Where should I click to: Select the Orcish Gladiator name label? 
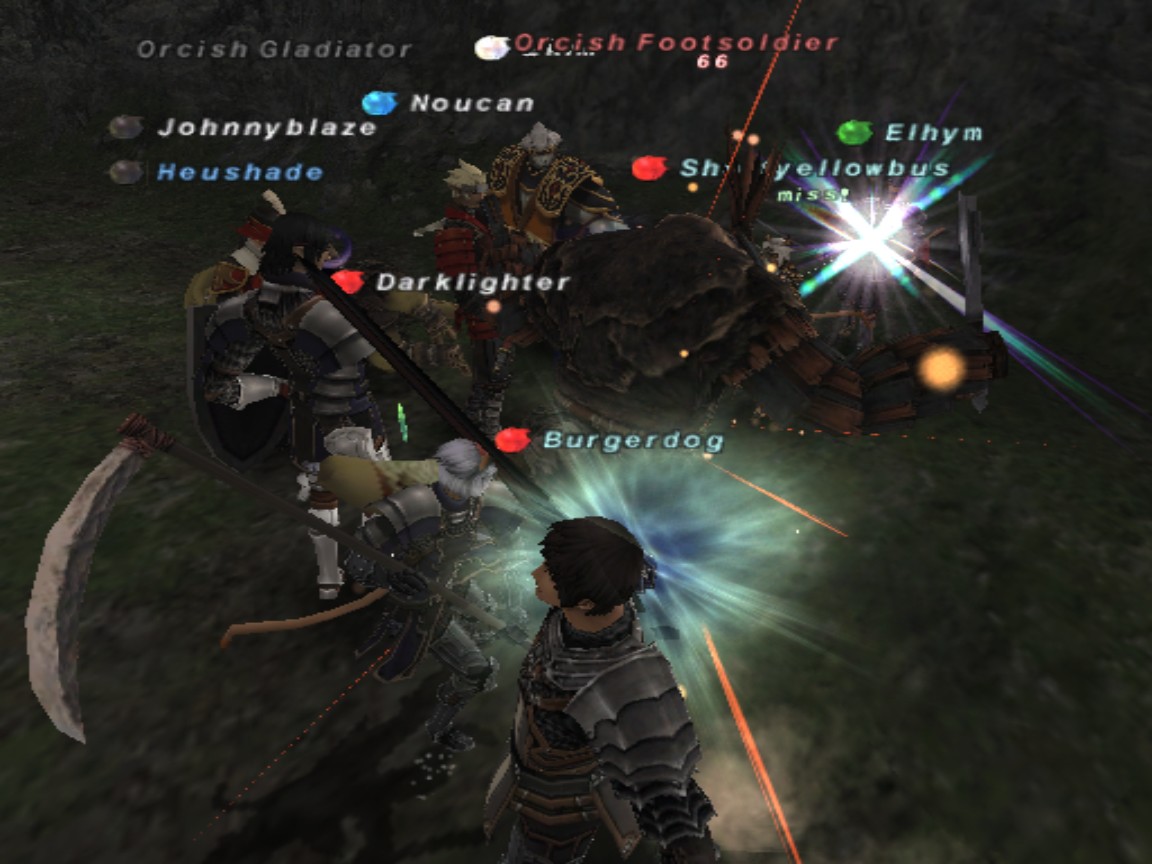tap(274, 49)
